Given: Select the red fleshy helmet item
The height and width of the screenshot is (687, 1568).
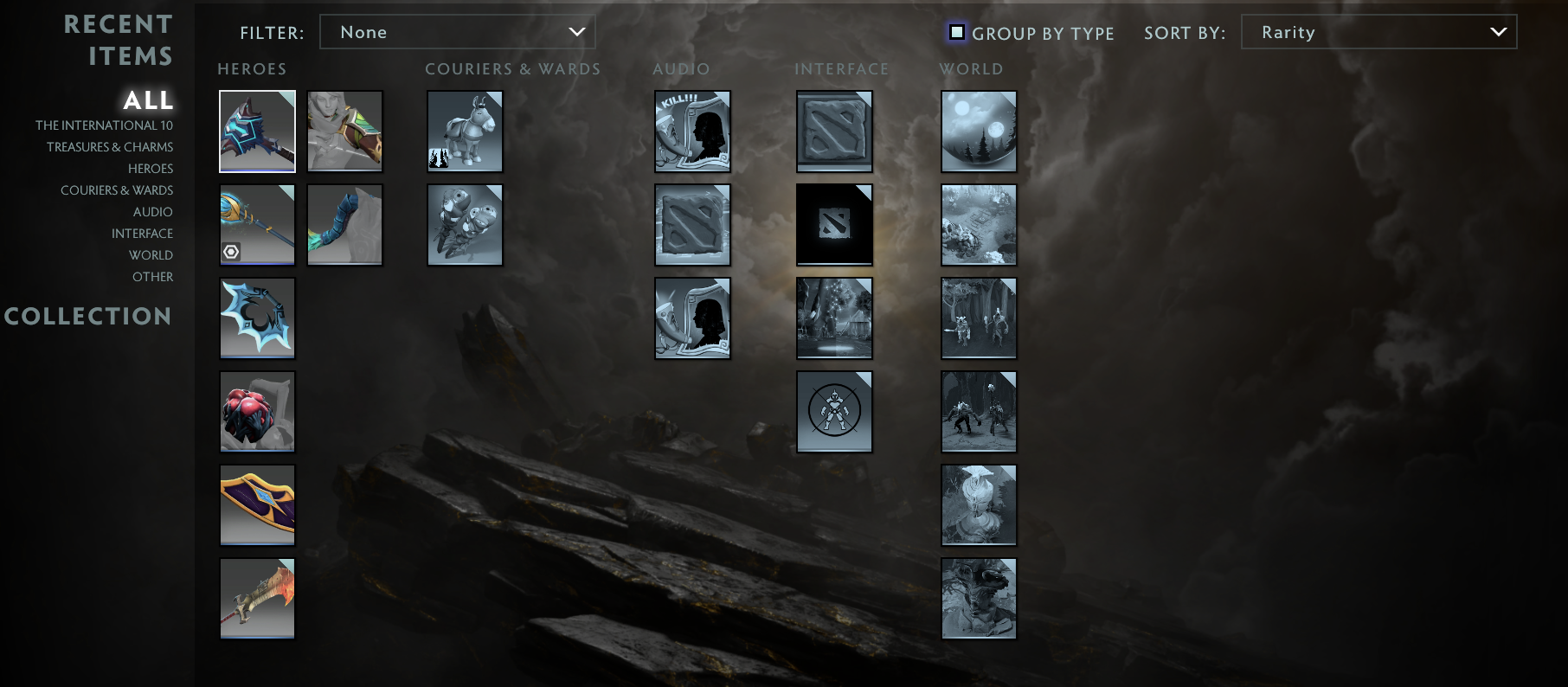Looking at the screenshot, I should tap(257, 412).
